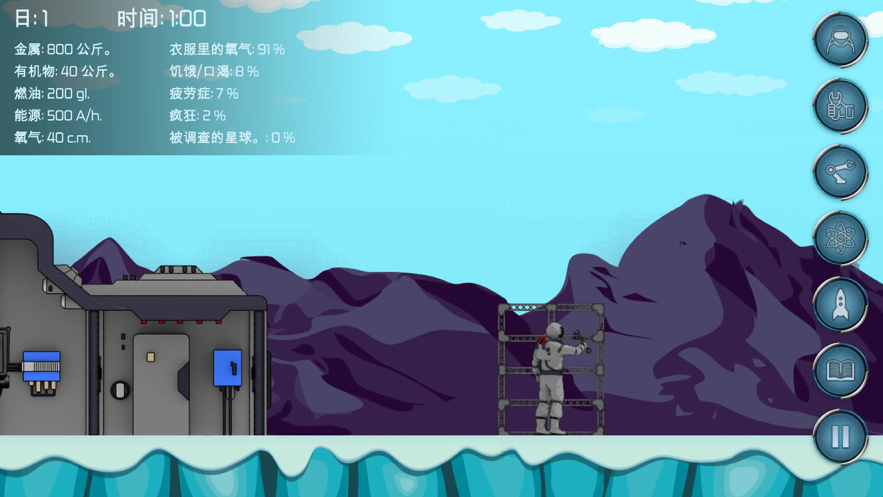Pause the game with the pause button

[840, 436]
